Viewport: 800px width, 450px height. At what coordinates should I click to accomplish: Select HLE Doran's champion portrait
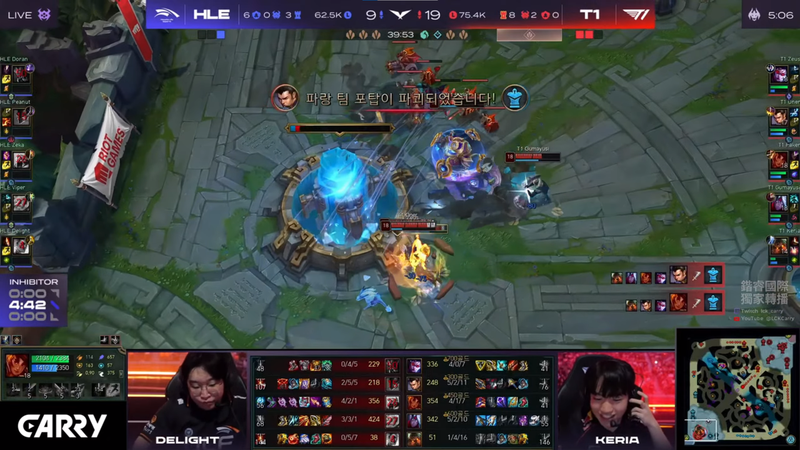[x=21, y=74]
